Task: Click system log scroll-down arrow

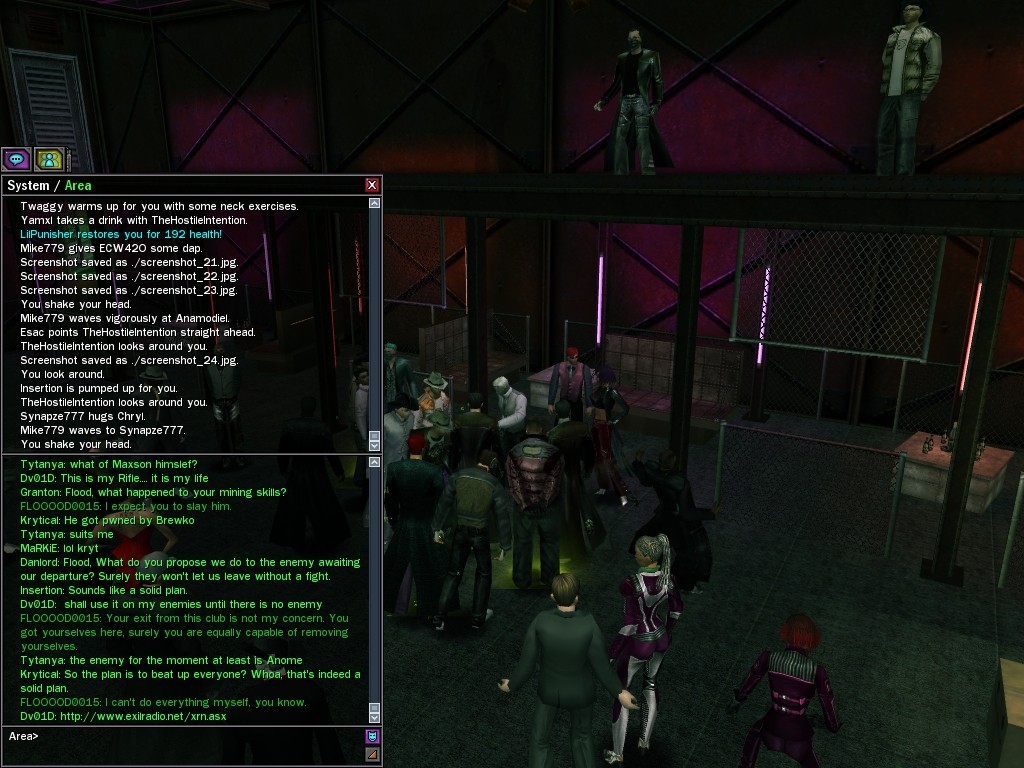Action: tap(375, 445)
